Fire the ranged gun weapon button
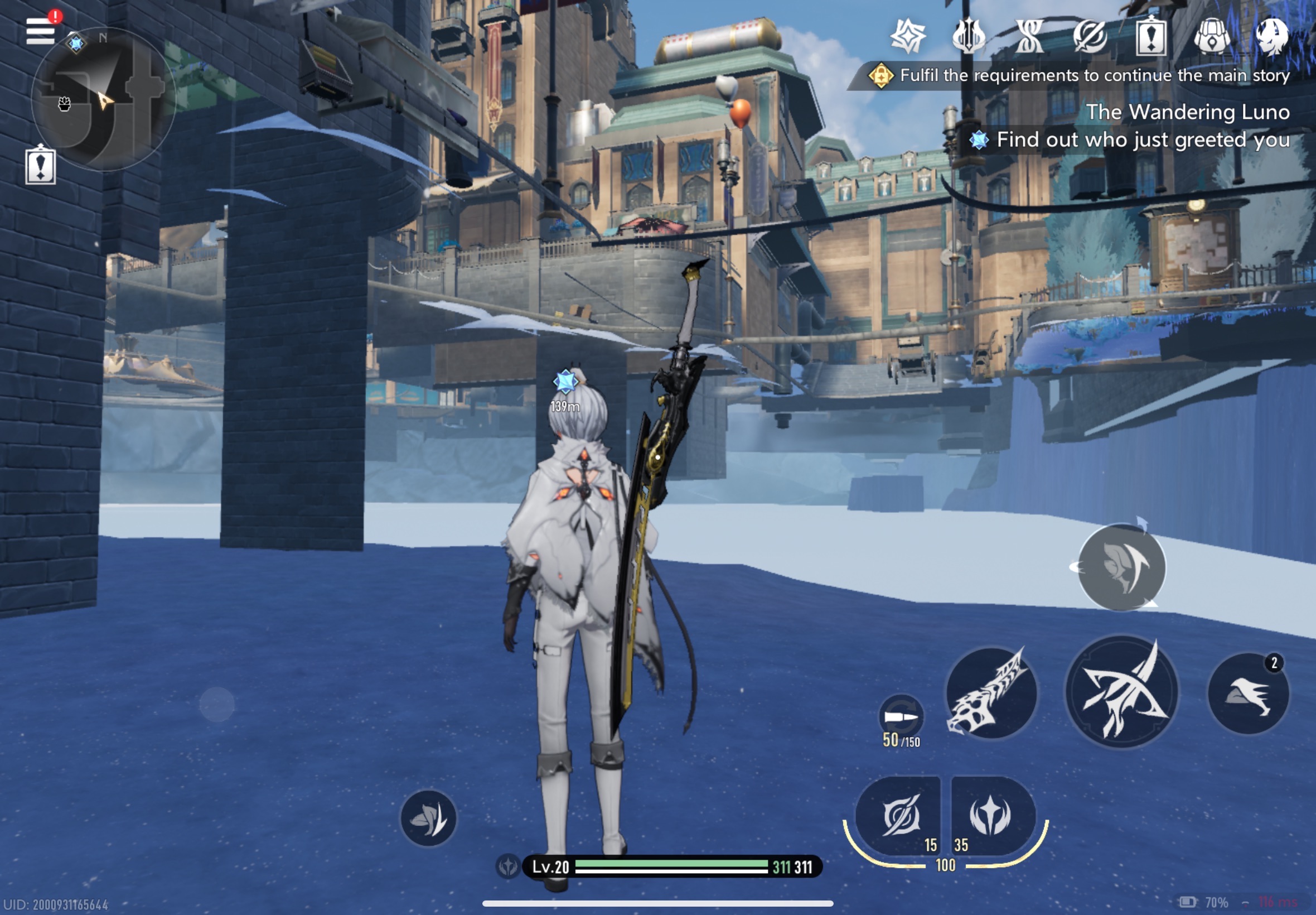 point(991,692)
